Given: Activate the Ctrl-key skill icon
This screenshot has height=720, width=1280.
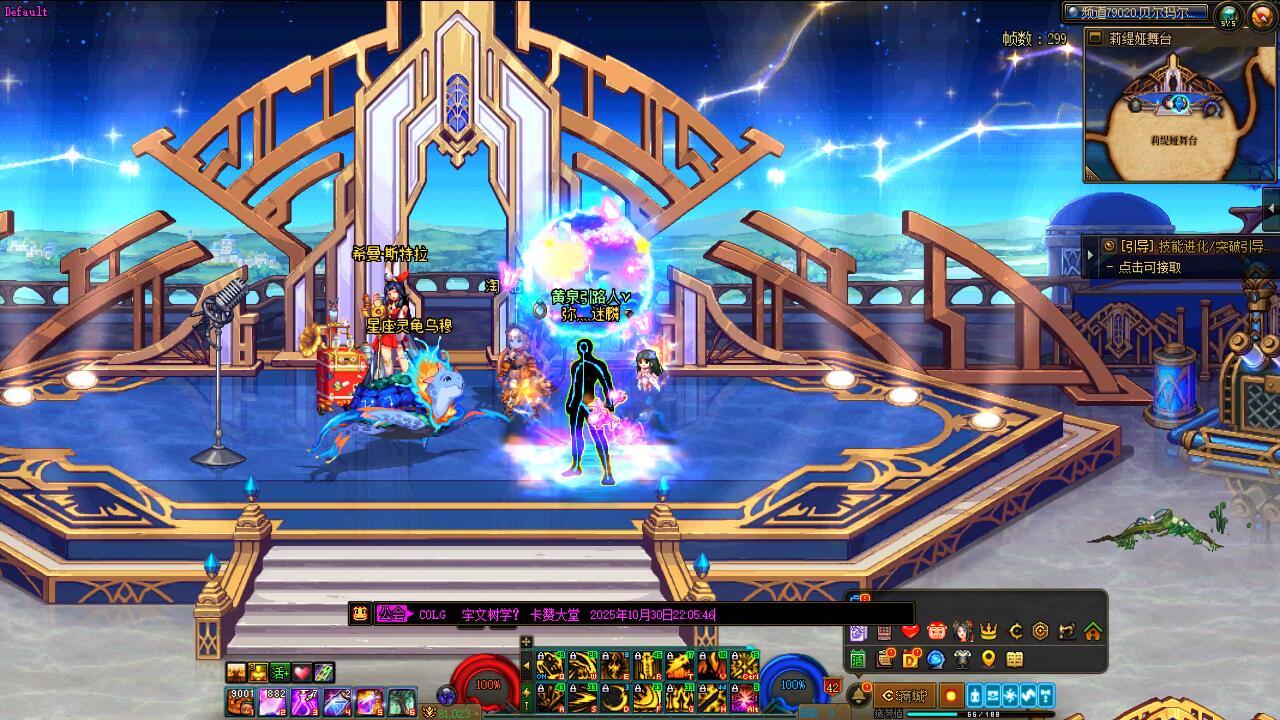Looking at the screenshot, I should [x=744, y=666].
